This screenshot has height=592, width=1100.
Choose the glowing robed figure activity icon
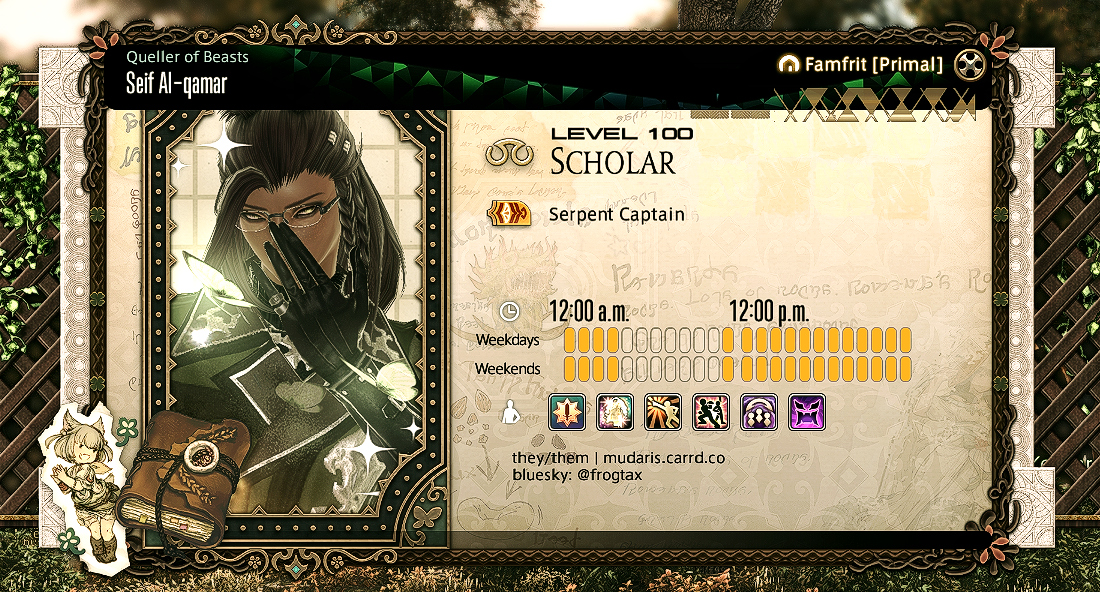pos(615,412)
